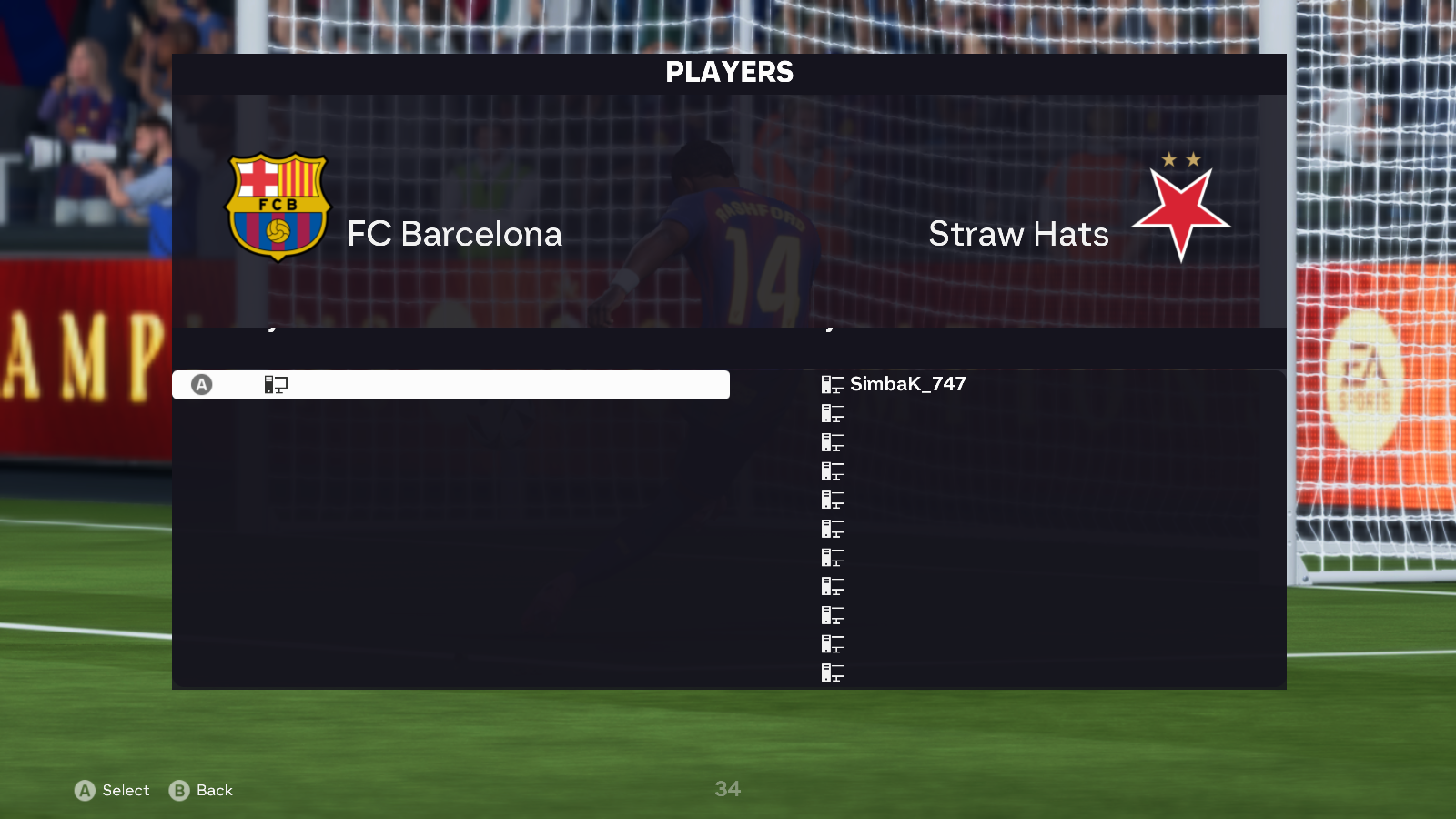Go Back using the footer option
The height and width of the screenshot is (819, 1456).
pos(202,791)
